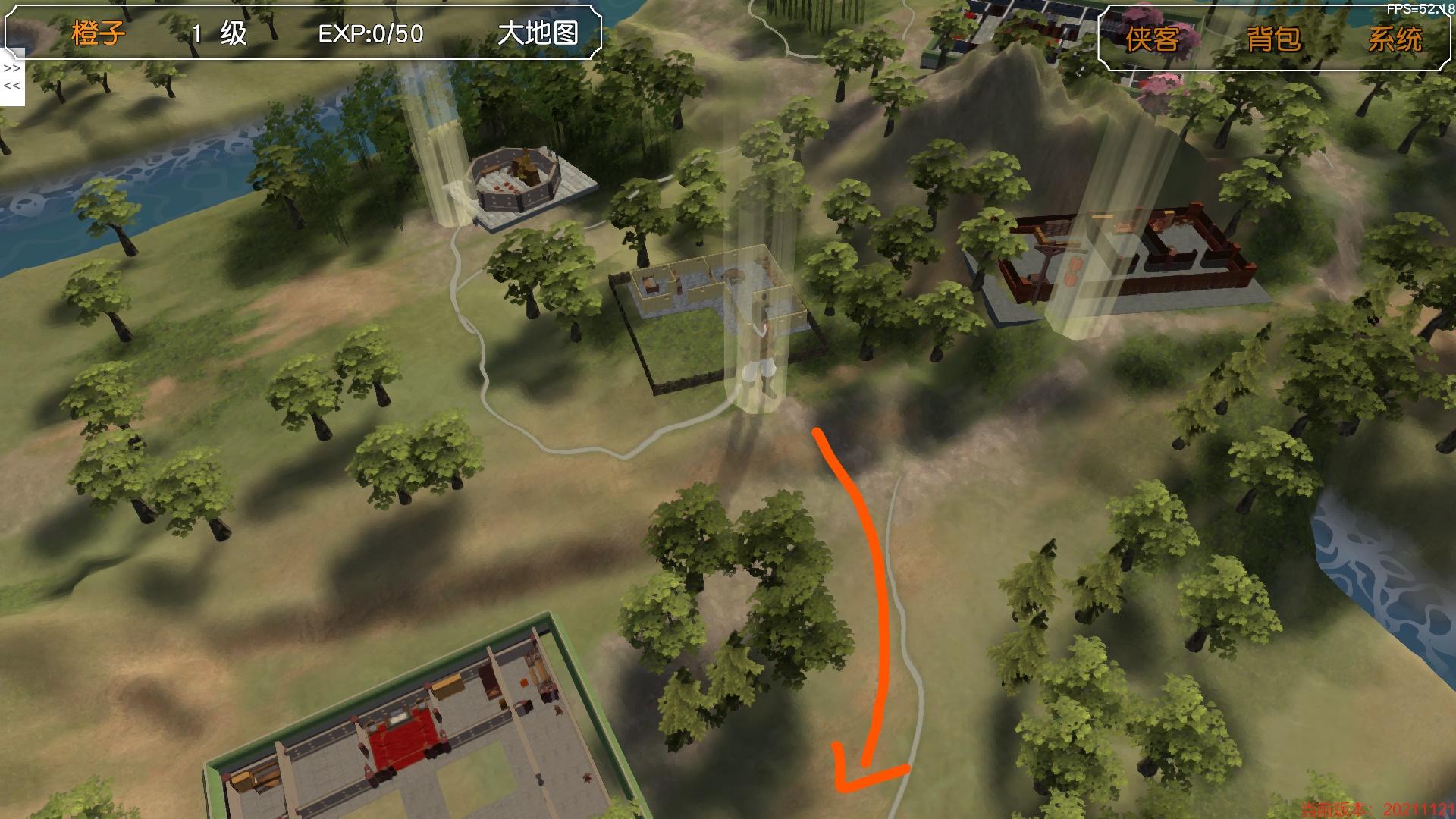1456x819 pixels.
Task: Click the << collapse arrows on side panel
Action: [x=11, y=86]
